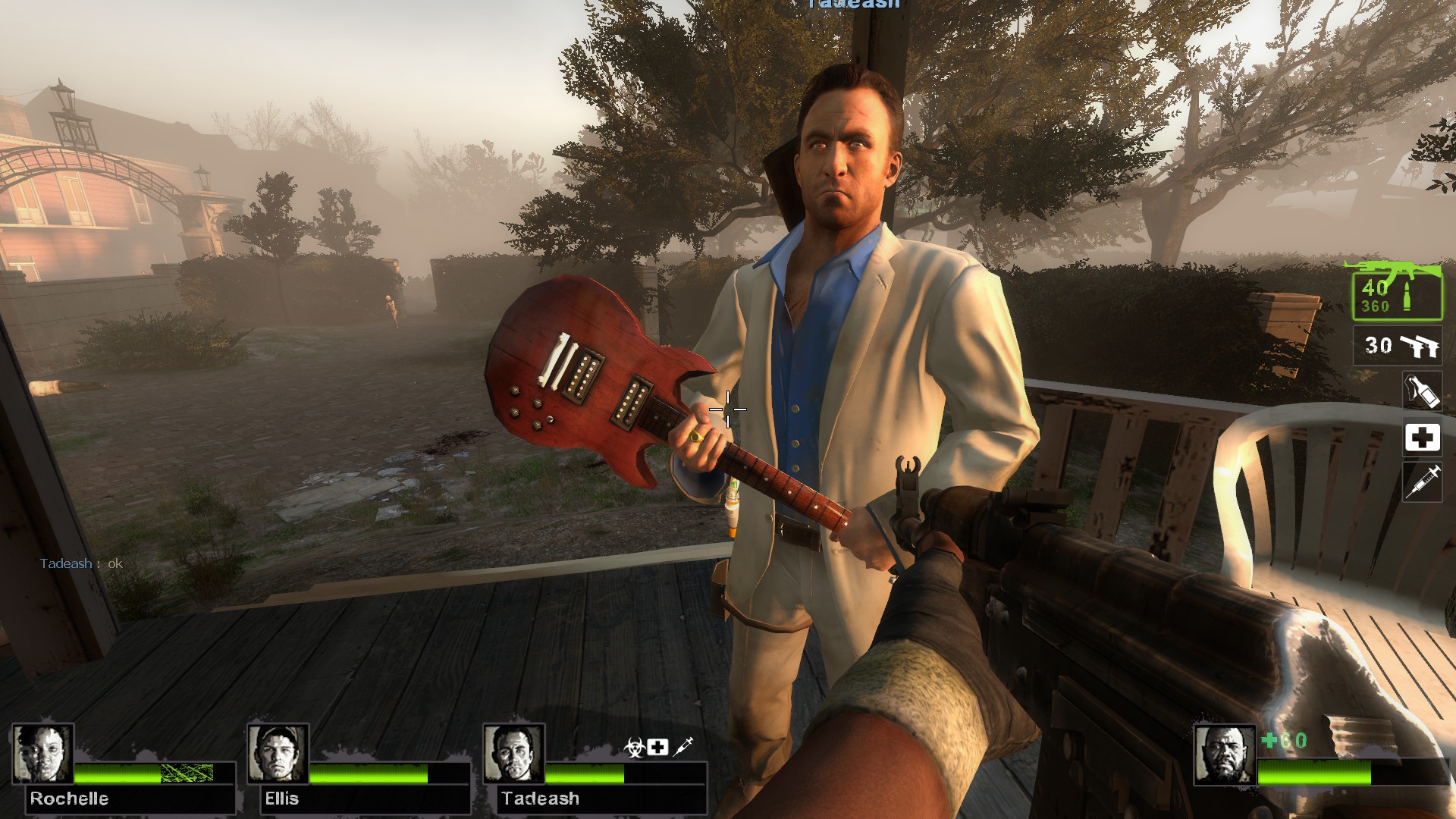Click Rochelle's teammate portrait
1456x819 pixels.
point(42,753)
